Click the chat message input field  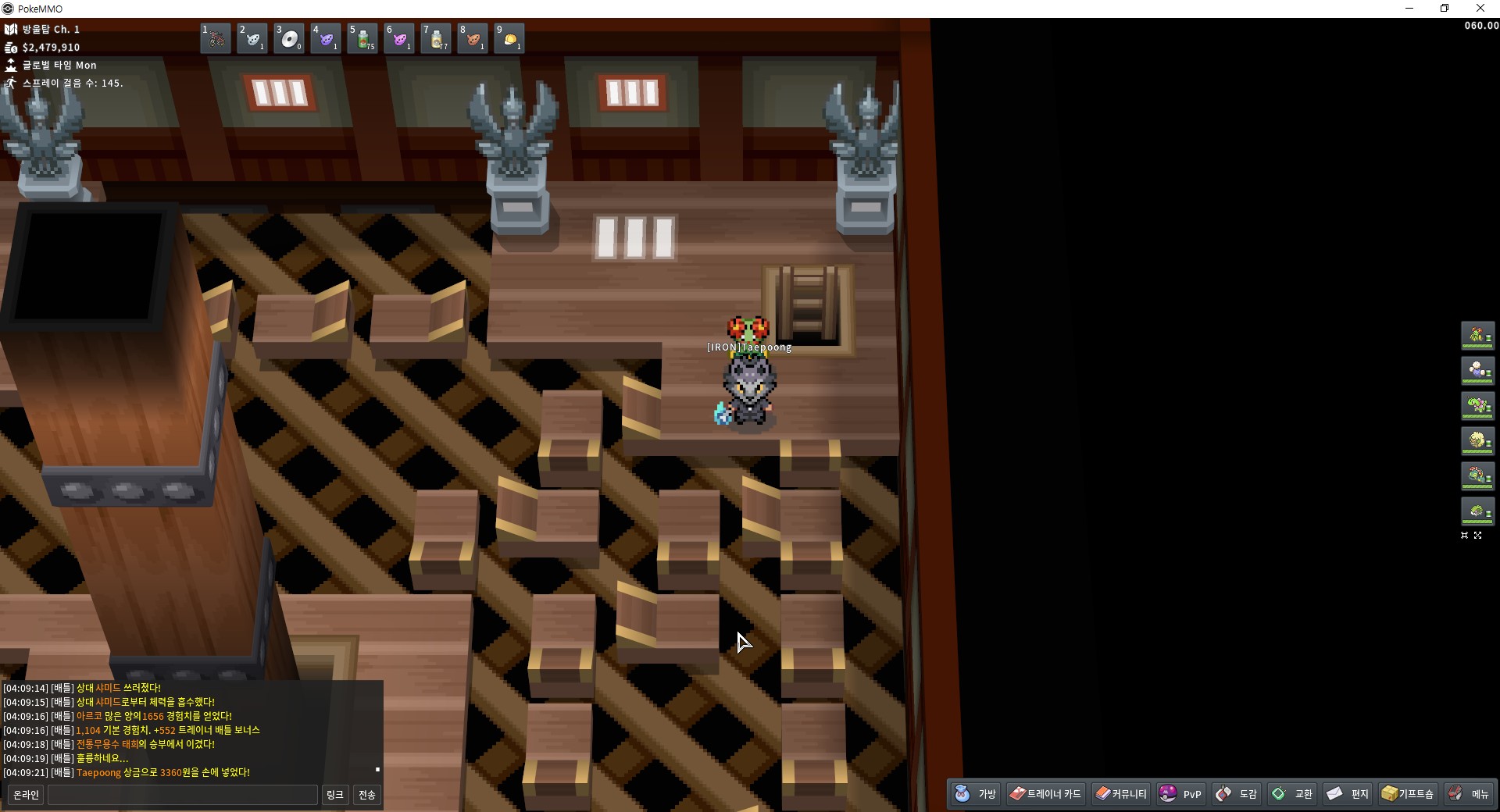(x=183, y=795)
